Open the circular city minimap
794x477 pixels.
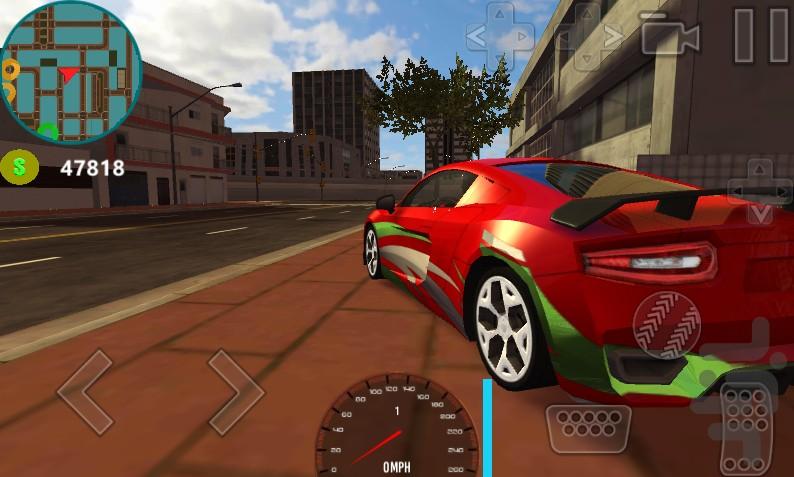[70, 72]
